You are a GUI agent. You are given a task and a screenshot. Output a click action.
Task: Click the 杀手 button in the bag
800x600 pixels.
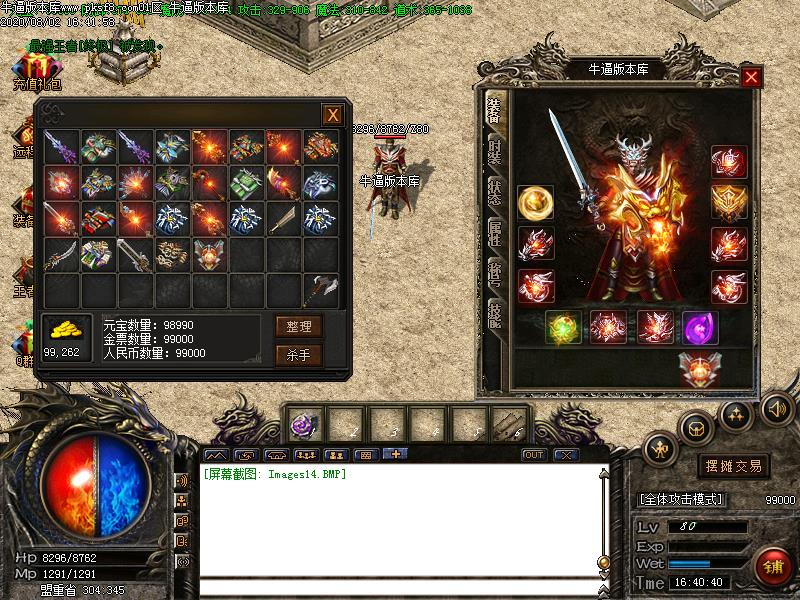(299, 354)
